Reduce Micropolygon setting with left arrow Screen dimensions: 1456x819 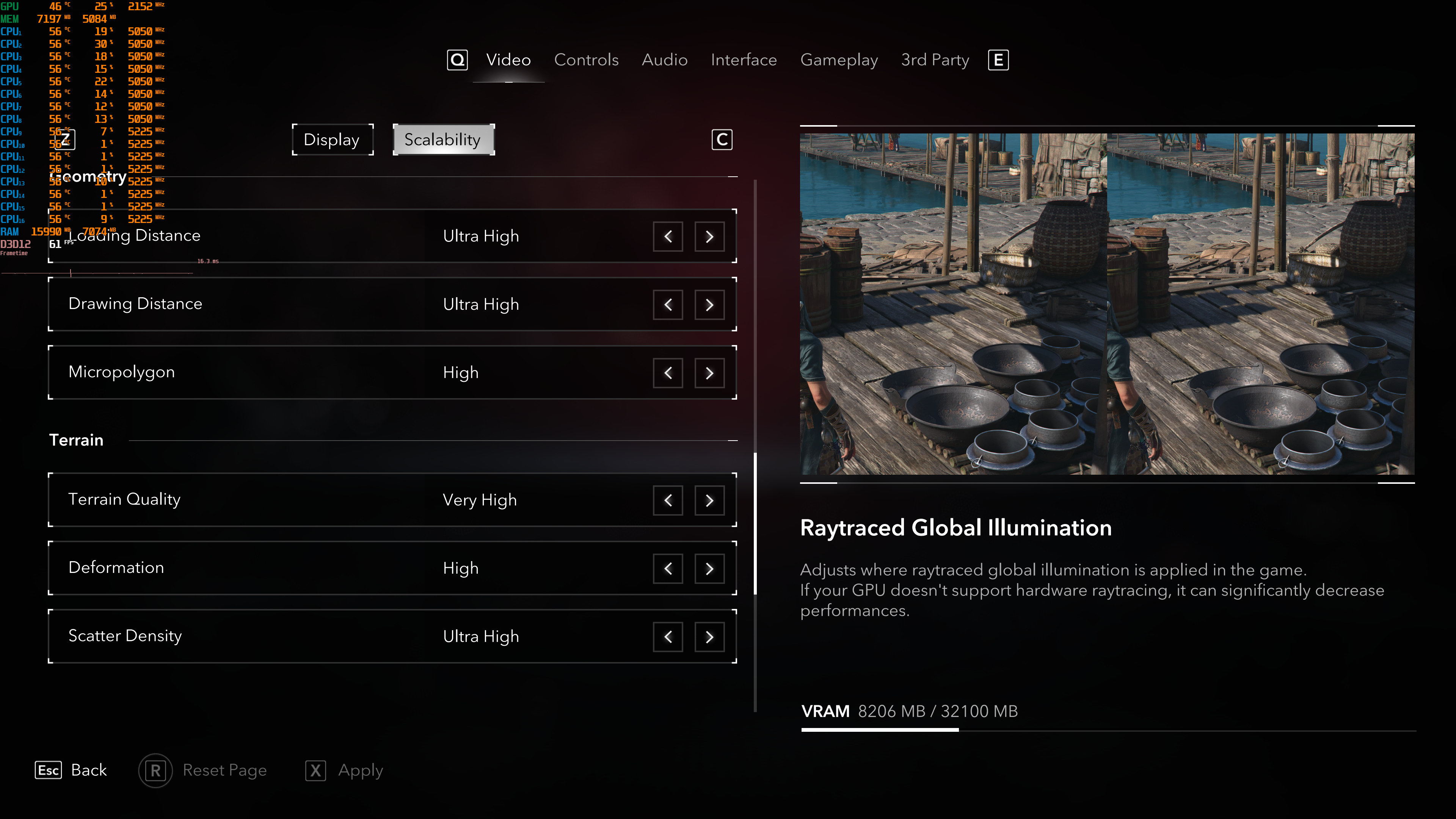(667, 373)
